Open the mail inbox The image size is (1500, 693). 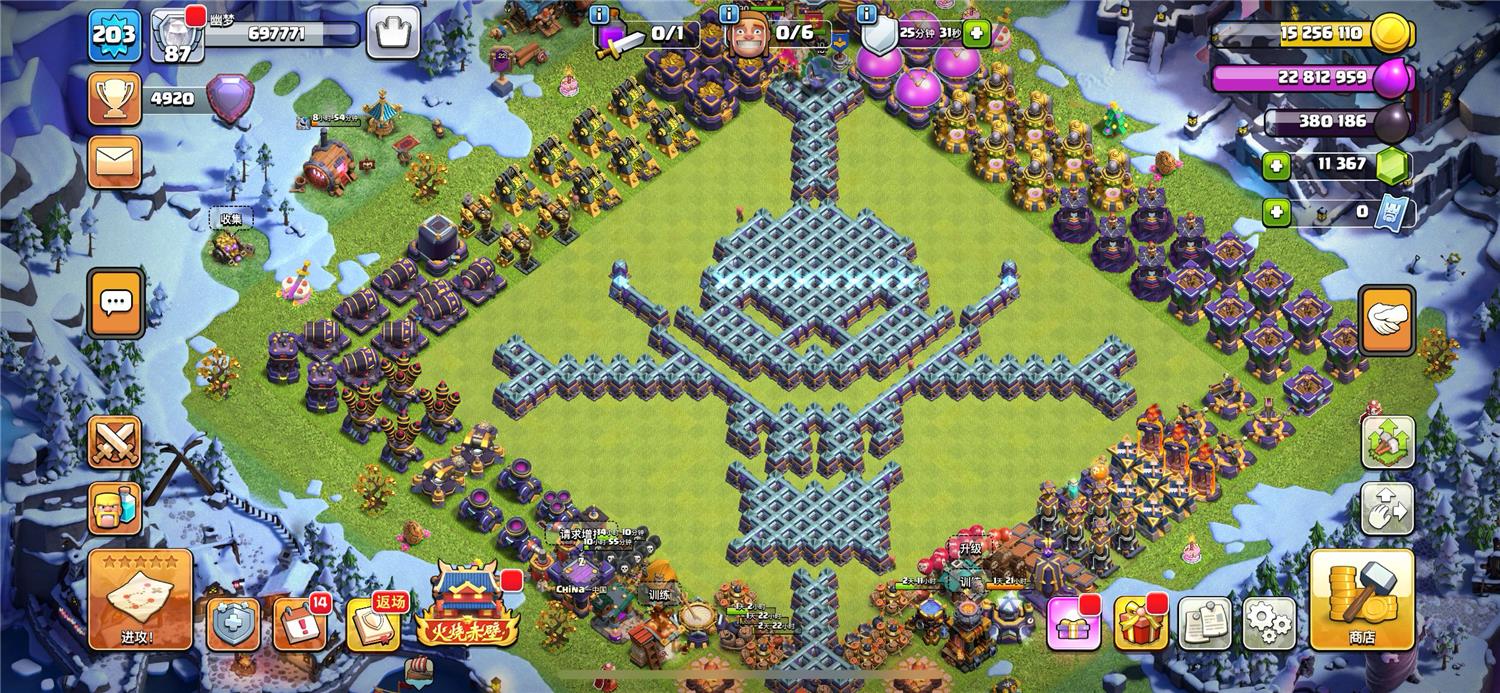pos(114,162)
